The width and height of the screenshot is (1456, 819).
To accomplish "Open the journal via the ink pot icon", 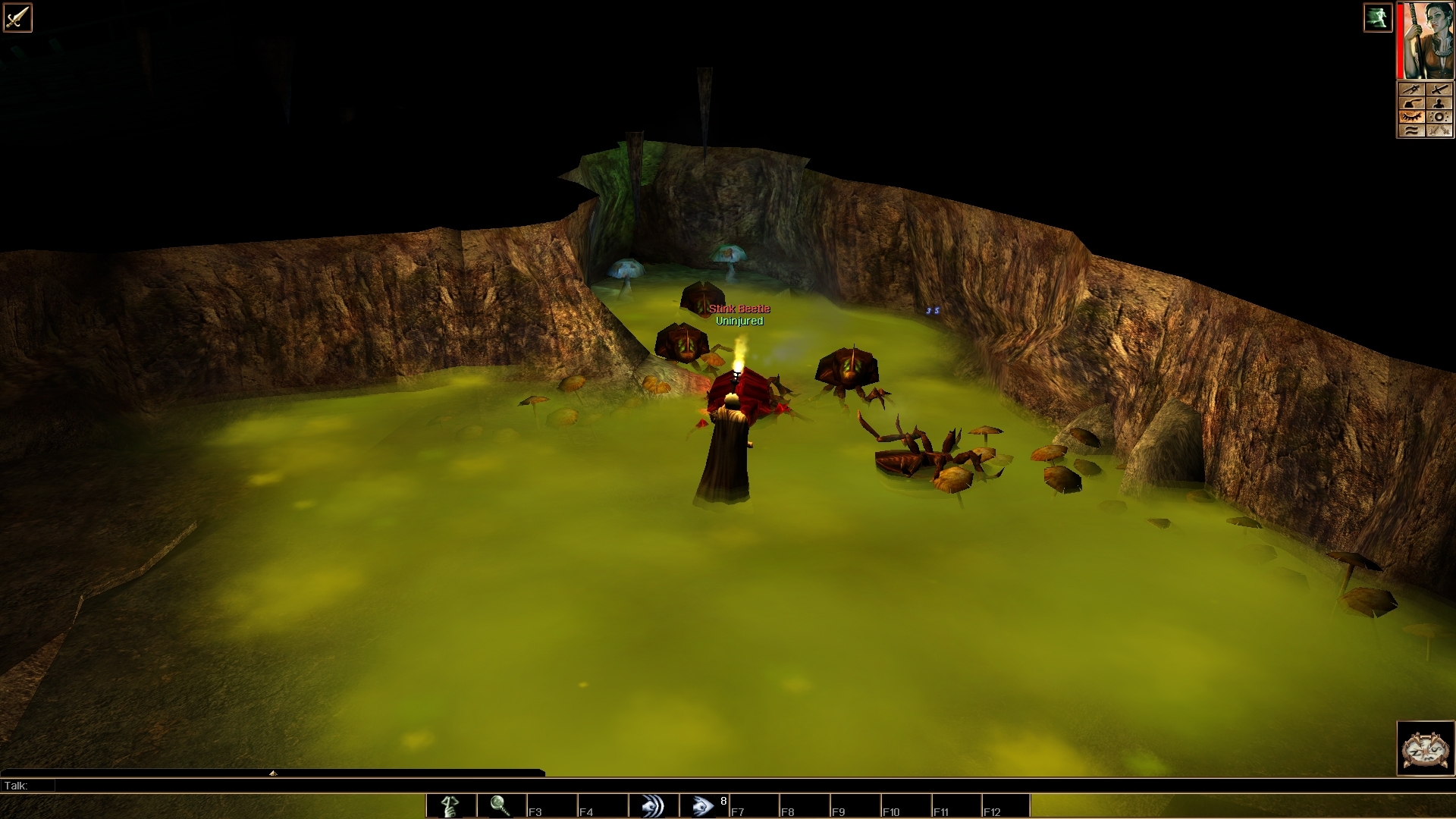I will coord(1412,103).
